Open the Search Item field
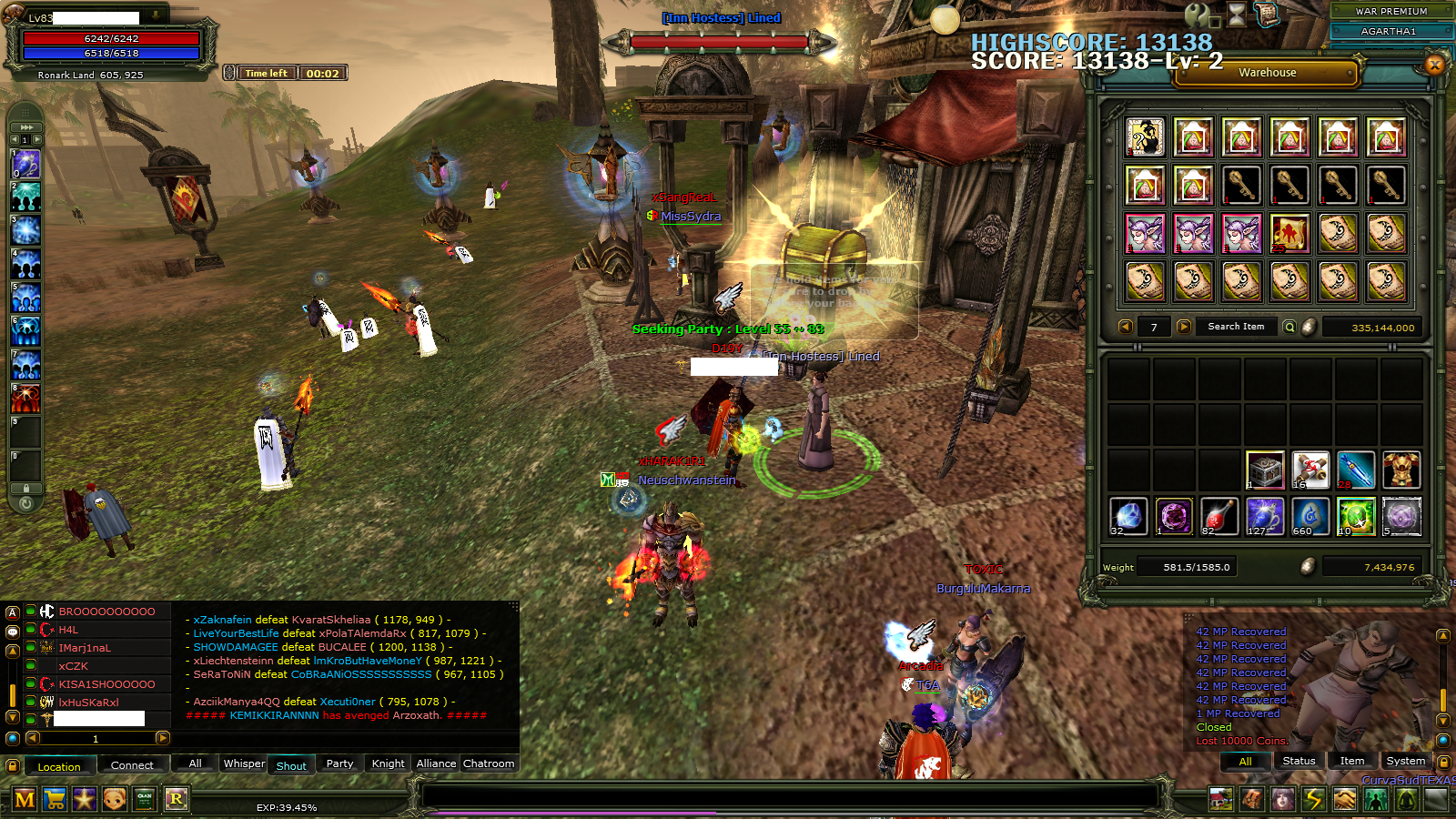 click(1236, 327)
